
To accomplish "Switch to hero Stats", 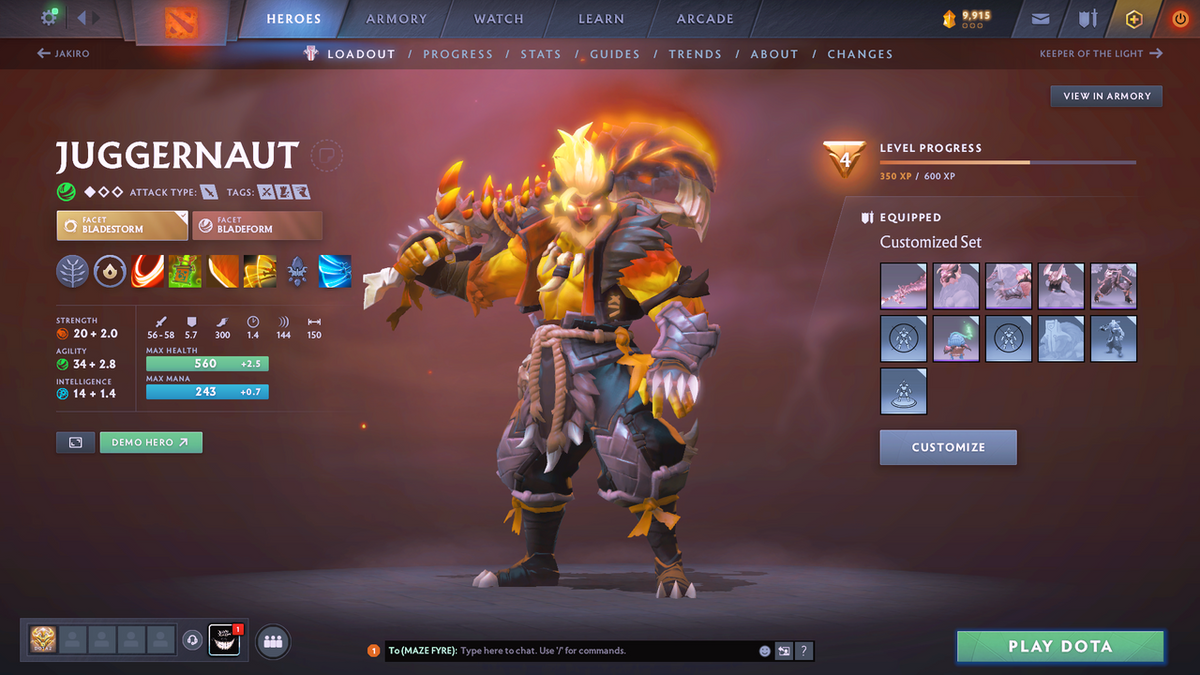I will [x=540, y=54].
